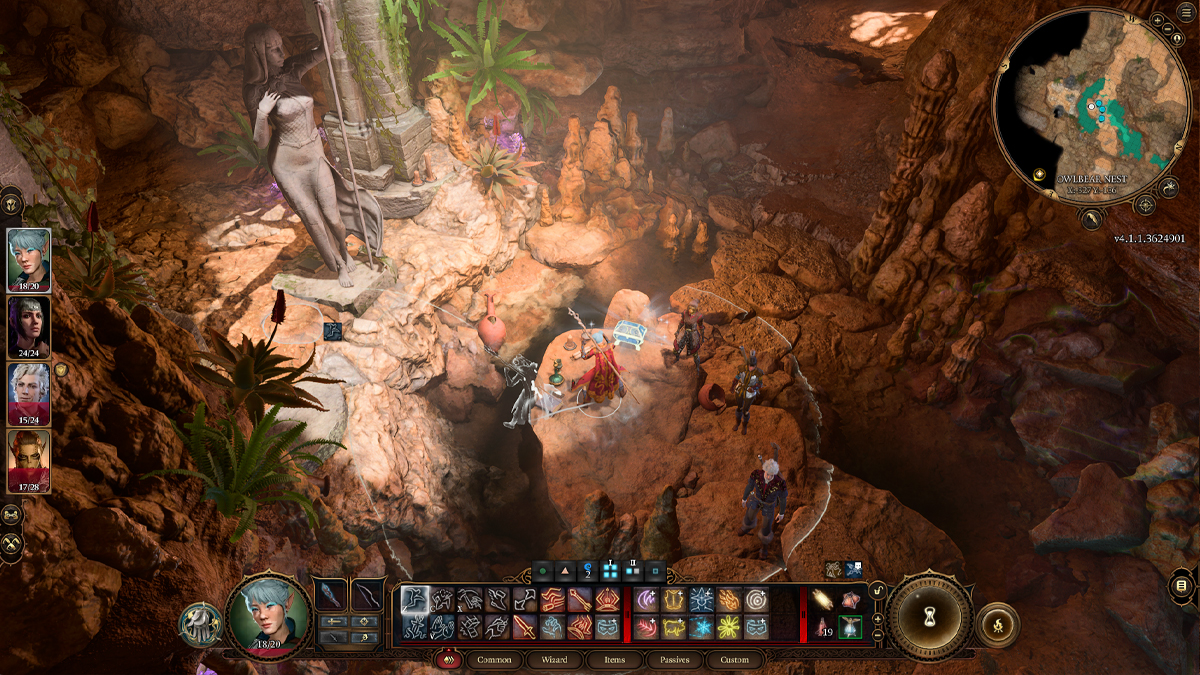Select the teal-haired elf party portrait
The image size is (1200, 675).
[30, 259]
